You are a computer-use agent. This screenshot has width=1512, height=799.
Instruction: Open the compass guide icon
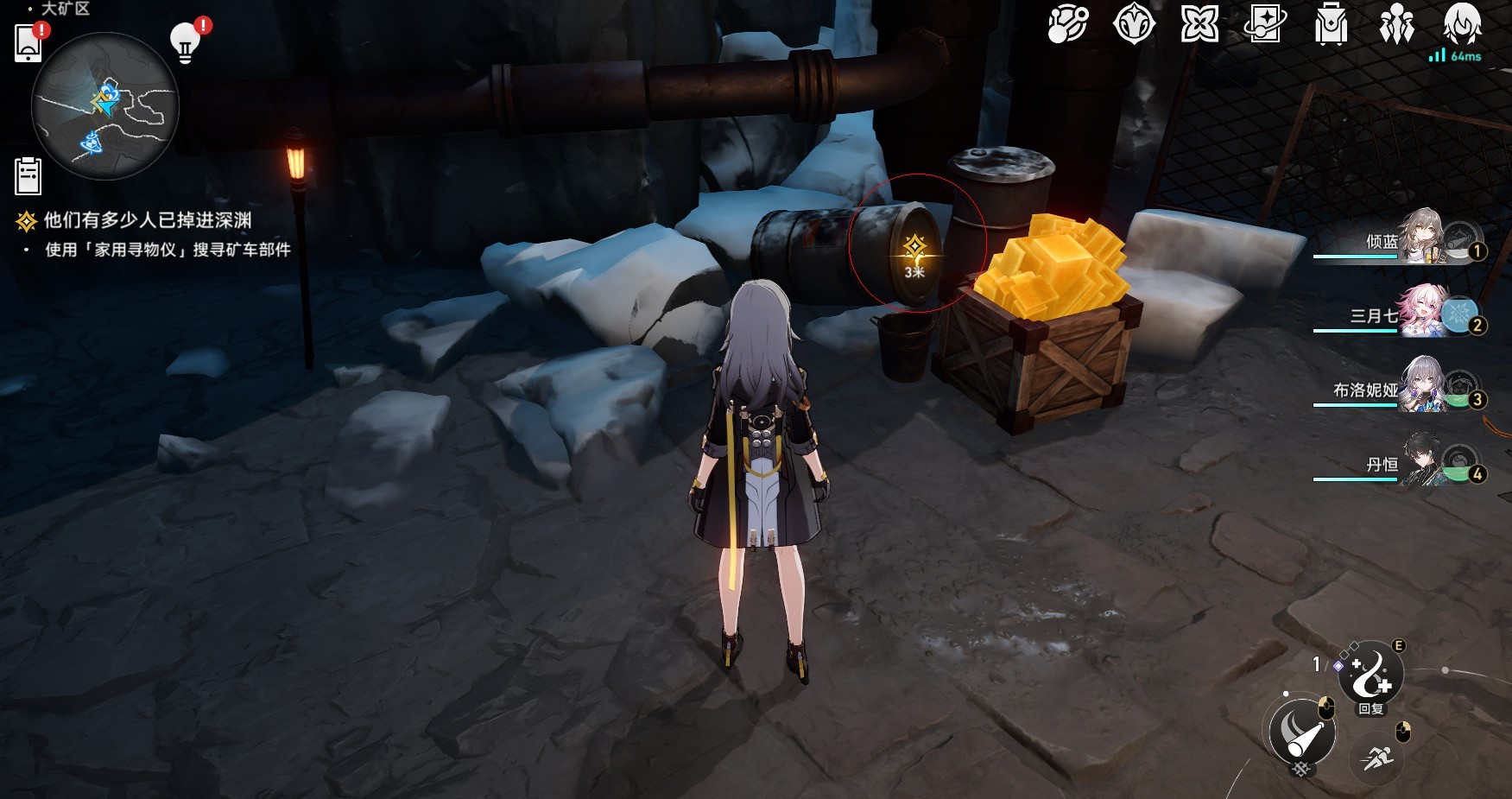[1134, 24]
